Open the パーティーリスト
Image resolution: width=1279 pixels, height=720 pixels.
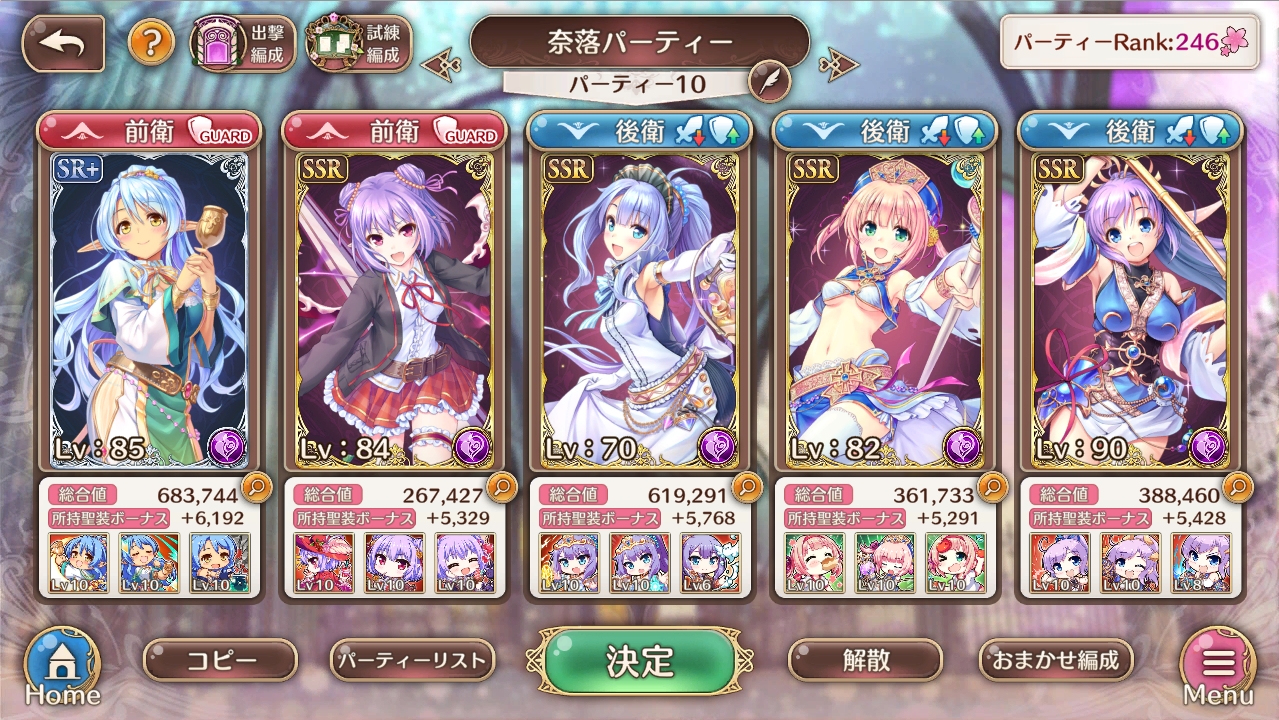tap(412, 660)
